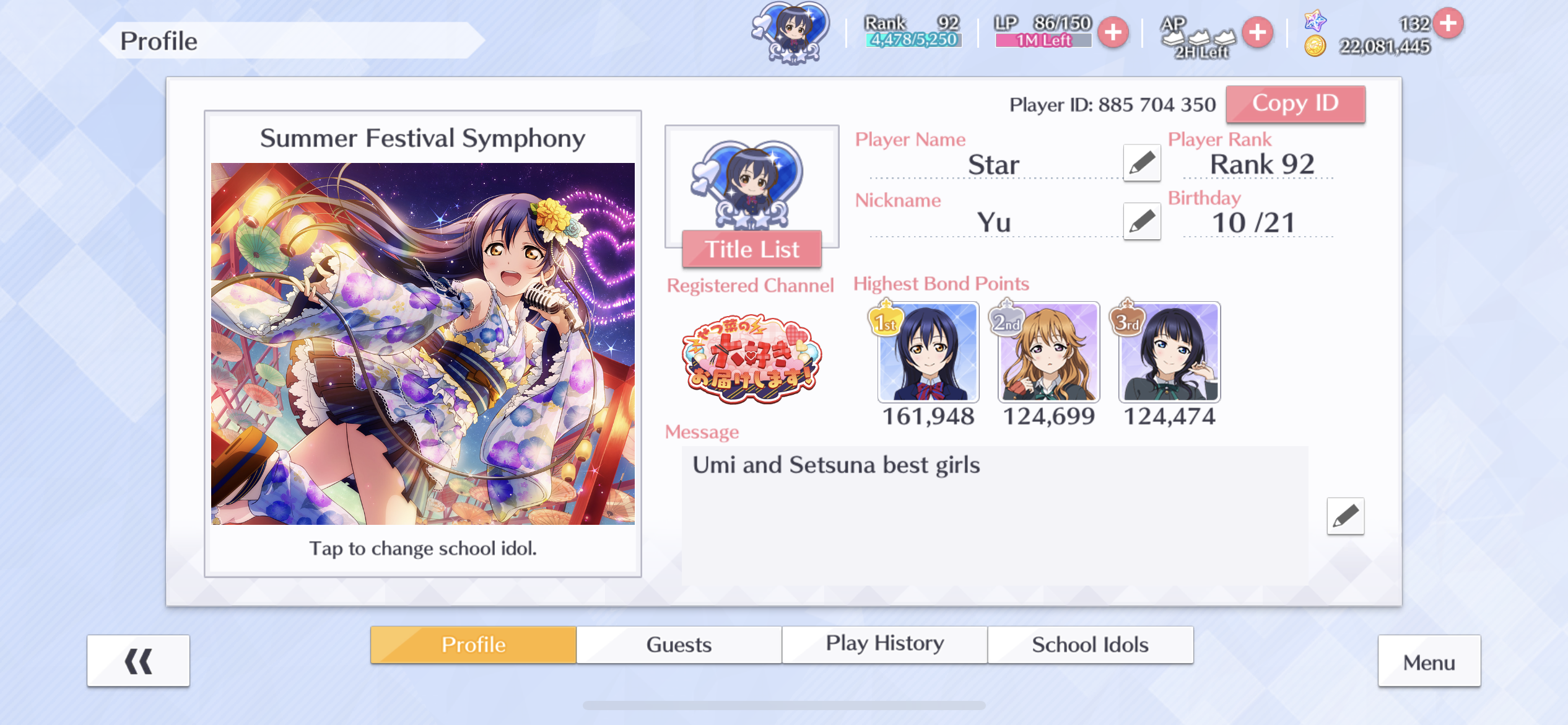Open the Title List
This screenshot has height=725, width=1568.
click(x=752, y=250)
